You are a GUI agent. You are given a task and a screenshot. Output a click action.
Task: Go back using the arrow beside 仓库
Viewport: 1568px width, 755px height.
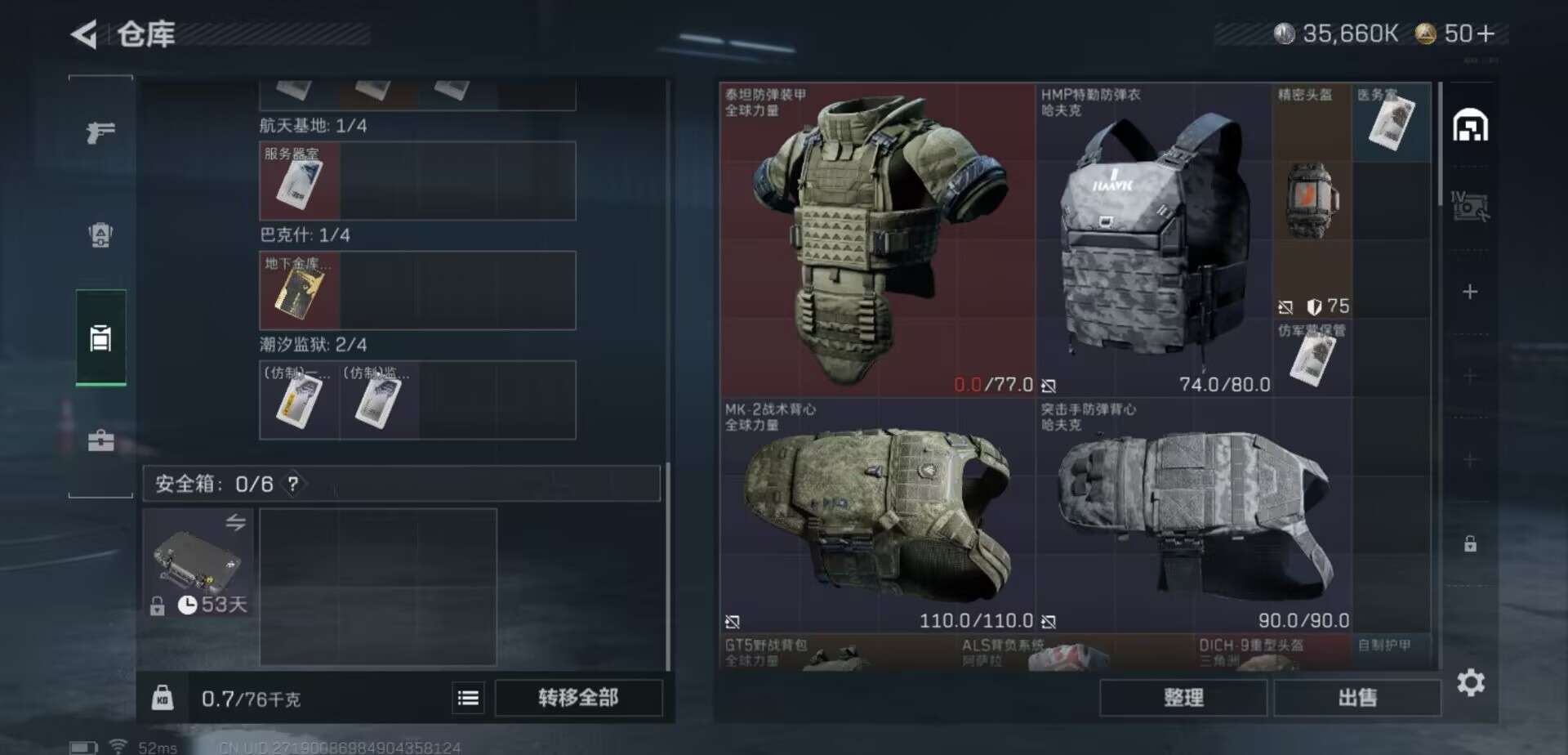[x=84, y=34]
